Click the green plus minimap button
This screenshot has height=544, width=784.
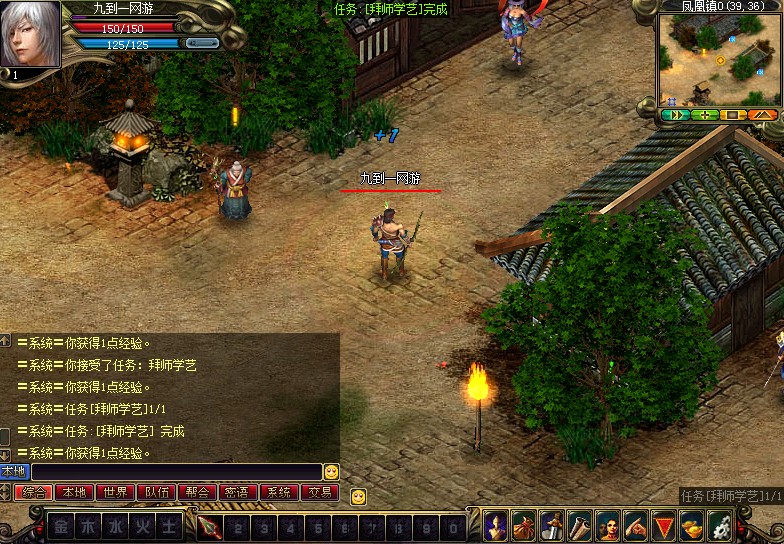tap(704, 115)
